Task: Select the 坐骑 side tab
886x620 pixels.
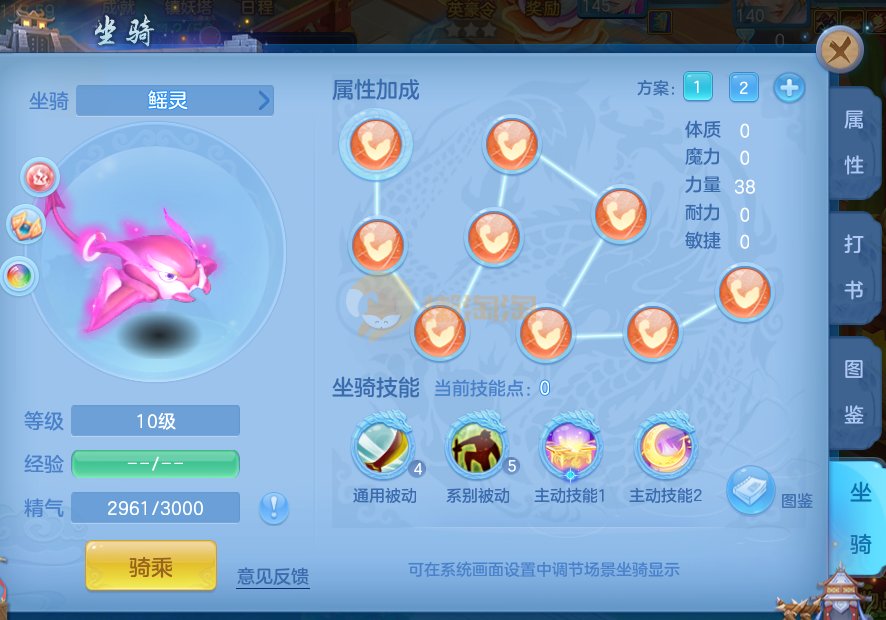Action: click(x=858, y=517)
